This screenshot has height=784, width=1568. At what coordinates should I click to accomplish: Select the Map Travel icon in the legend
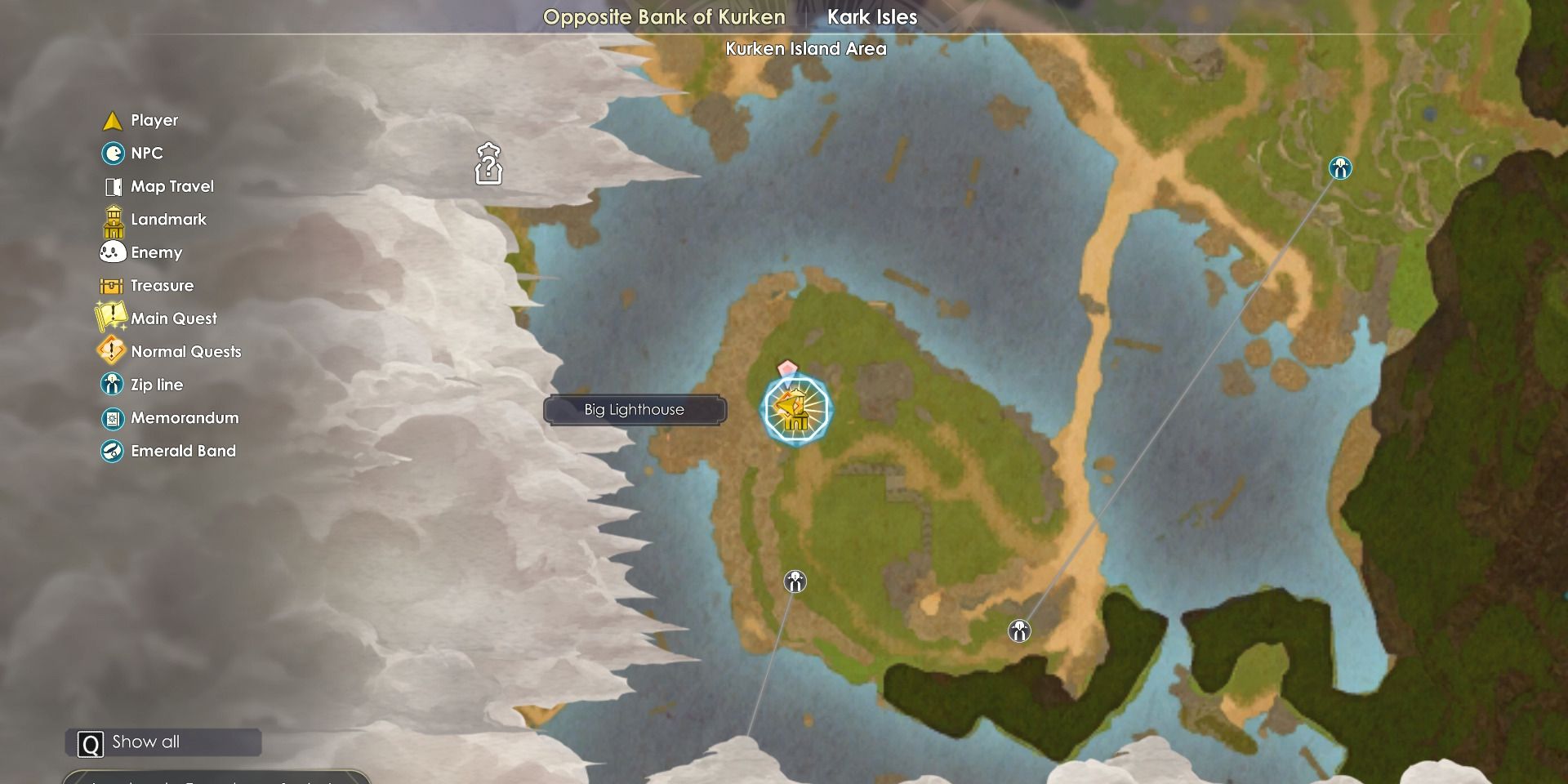tap(112, 186)
